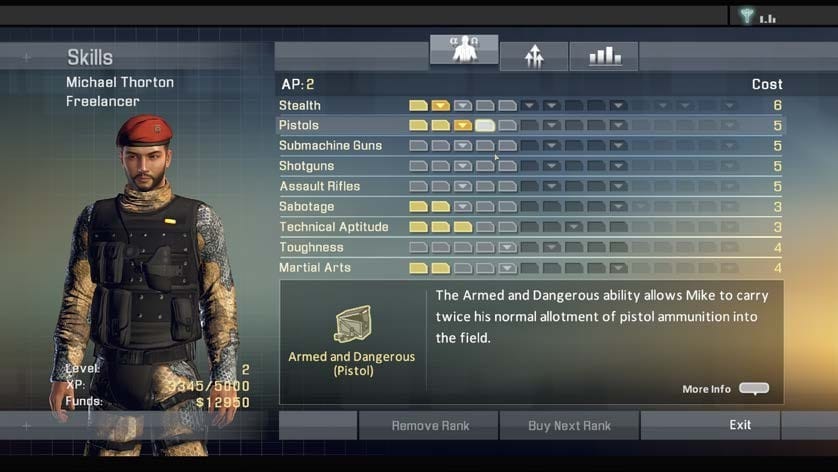The width and height of the screenshot is (838, 472).
Task: Exit the Skills screen
Action: (740, 425)
